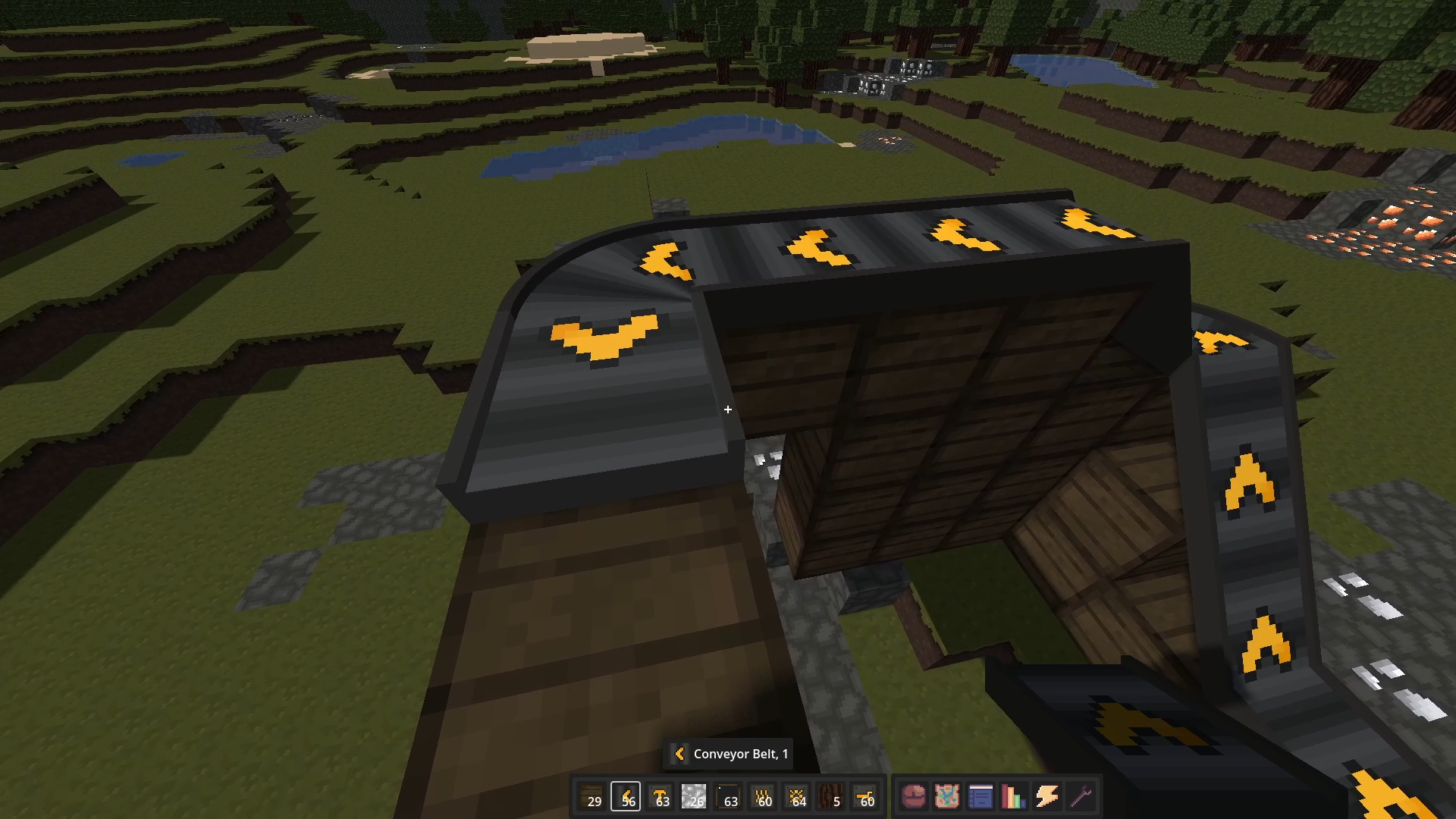Select the mesh item slot with count 60

[764, 796]
